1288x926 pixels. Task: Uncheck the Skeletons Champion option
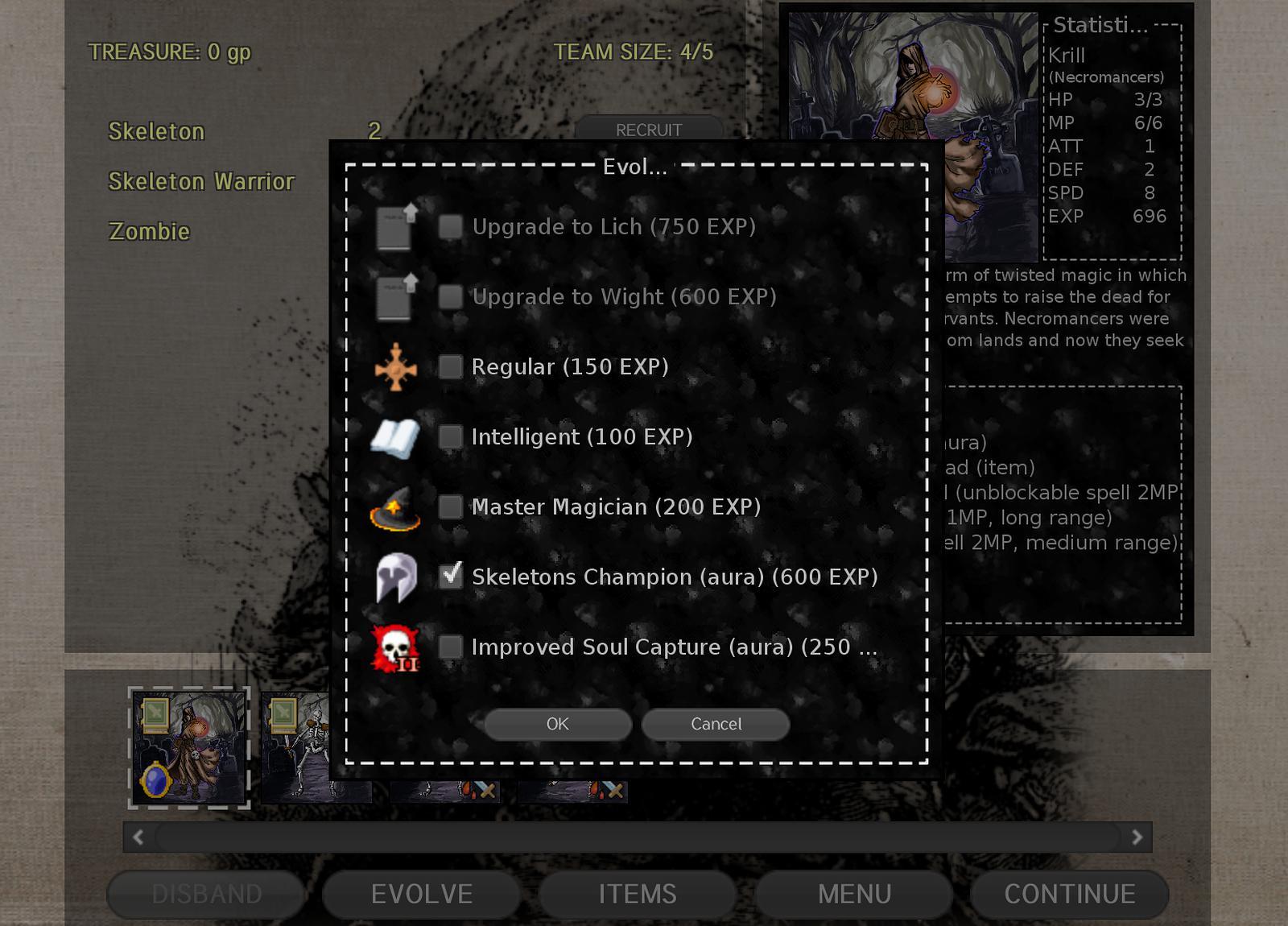tap(449, 577)
